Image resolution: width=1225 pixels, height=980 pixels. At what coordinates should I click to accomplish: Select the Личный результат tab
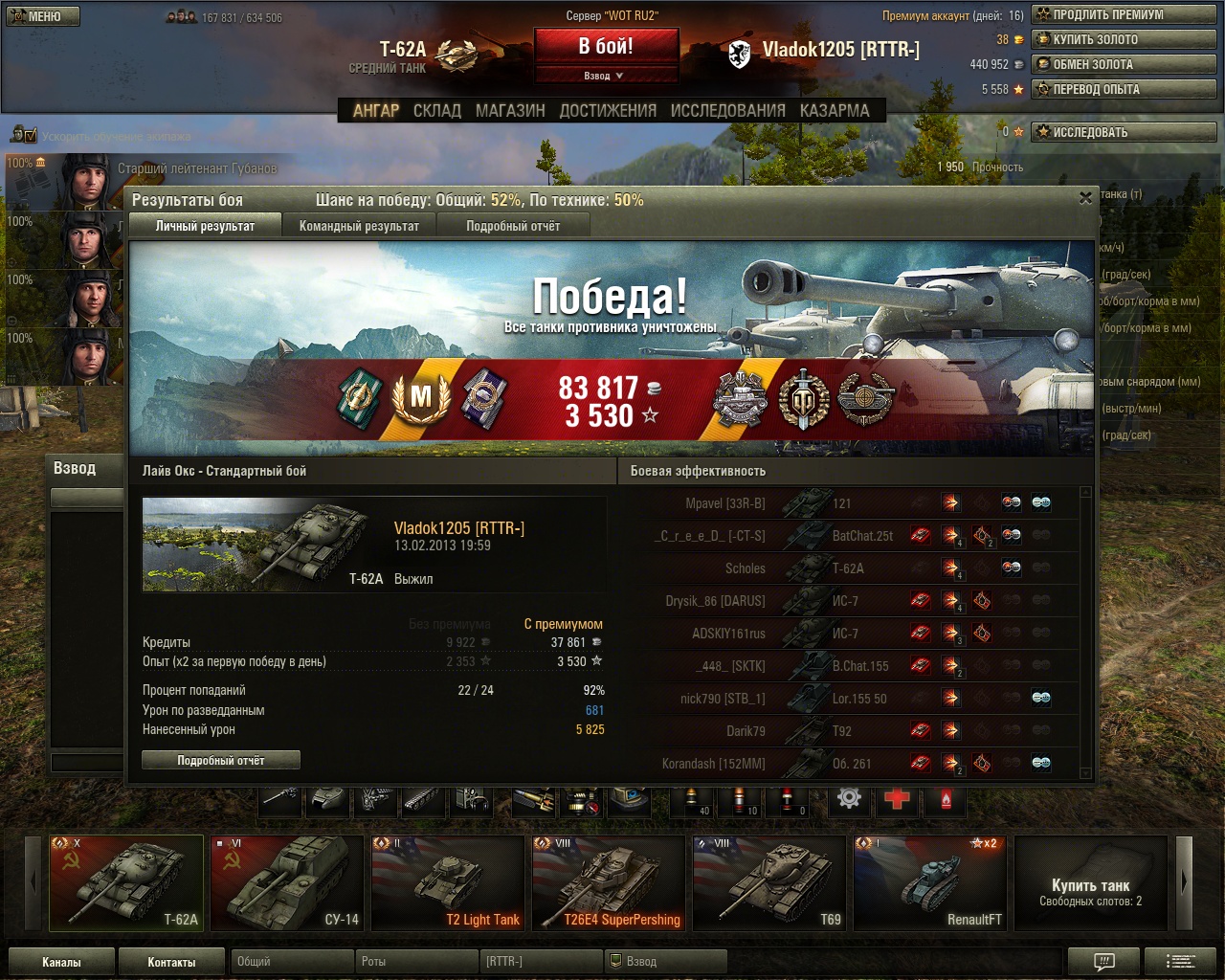pyautogui.click(x=205, y=226)
